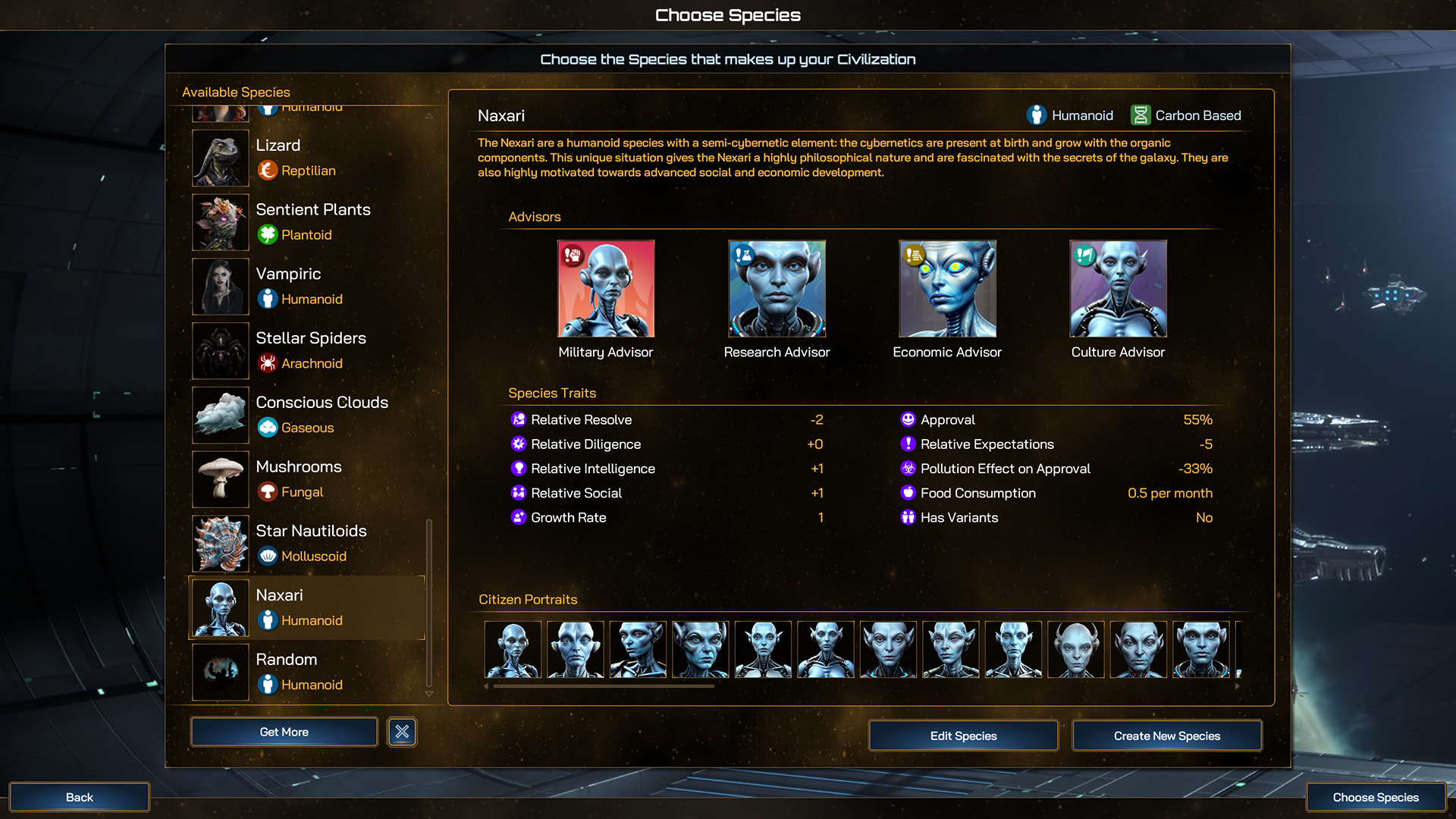Click the Fungal icon under Mushrooms

pos(267,492)
